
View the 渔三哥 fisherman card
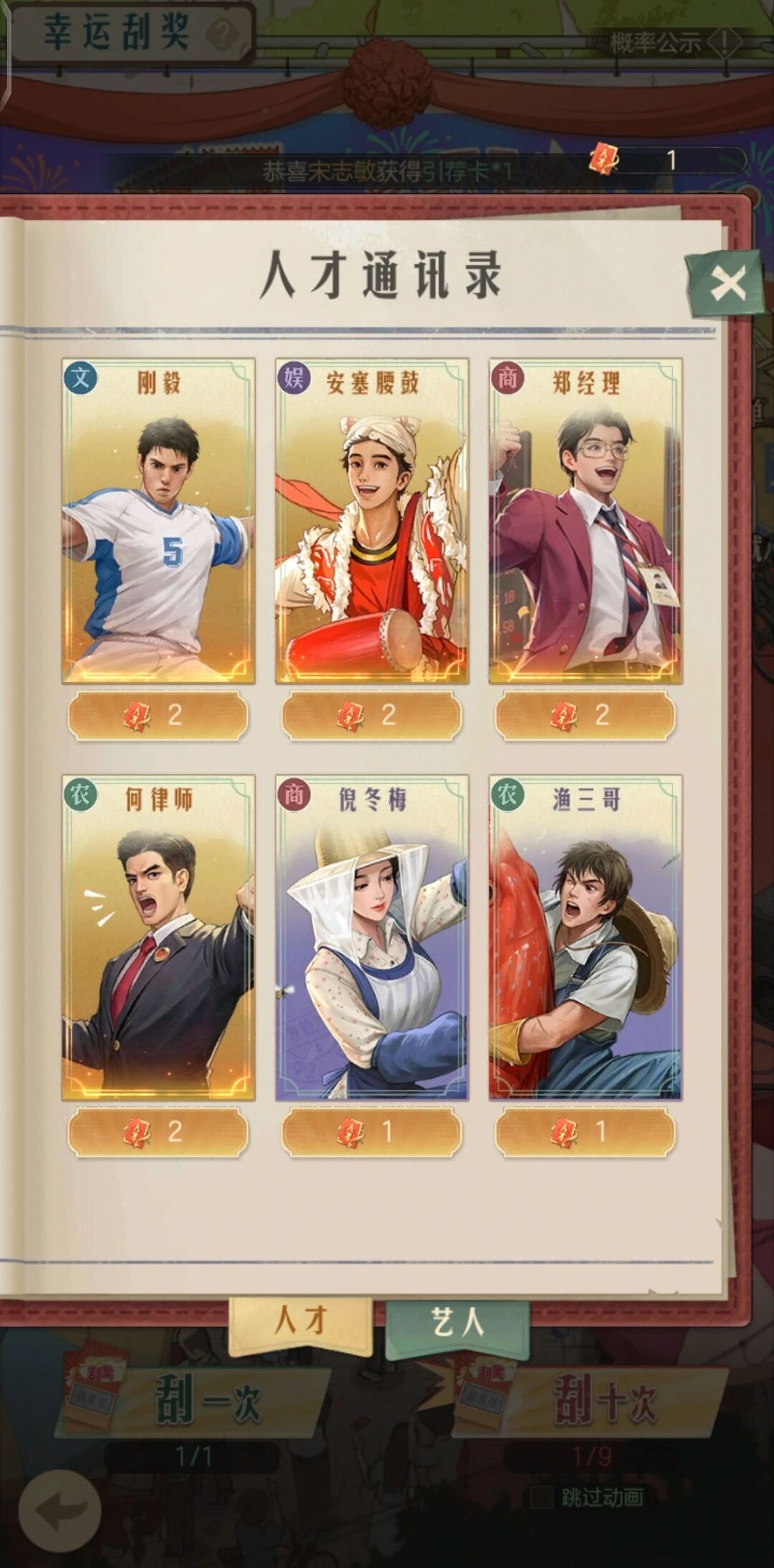coord(586,937)
